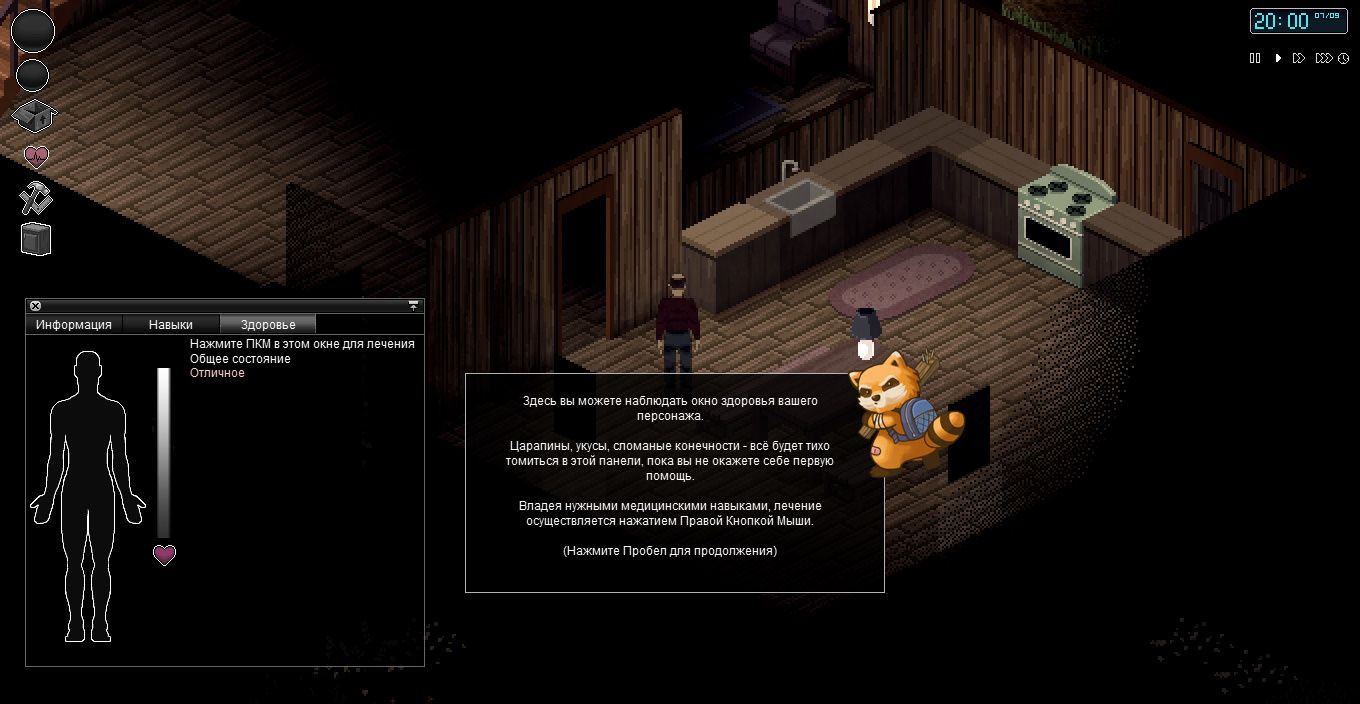Open the Навыки tab
1360x704 pixels.
click(x=170, y=324)
